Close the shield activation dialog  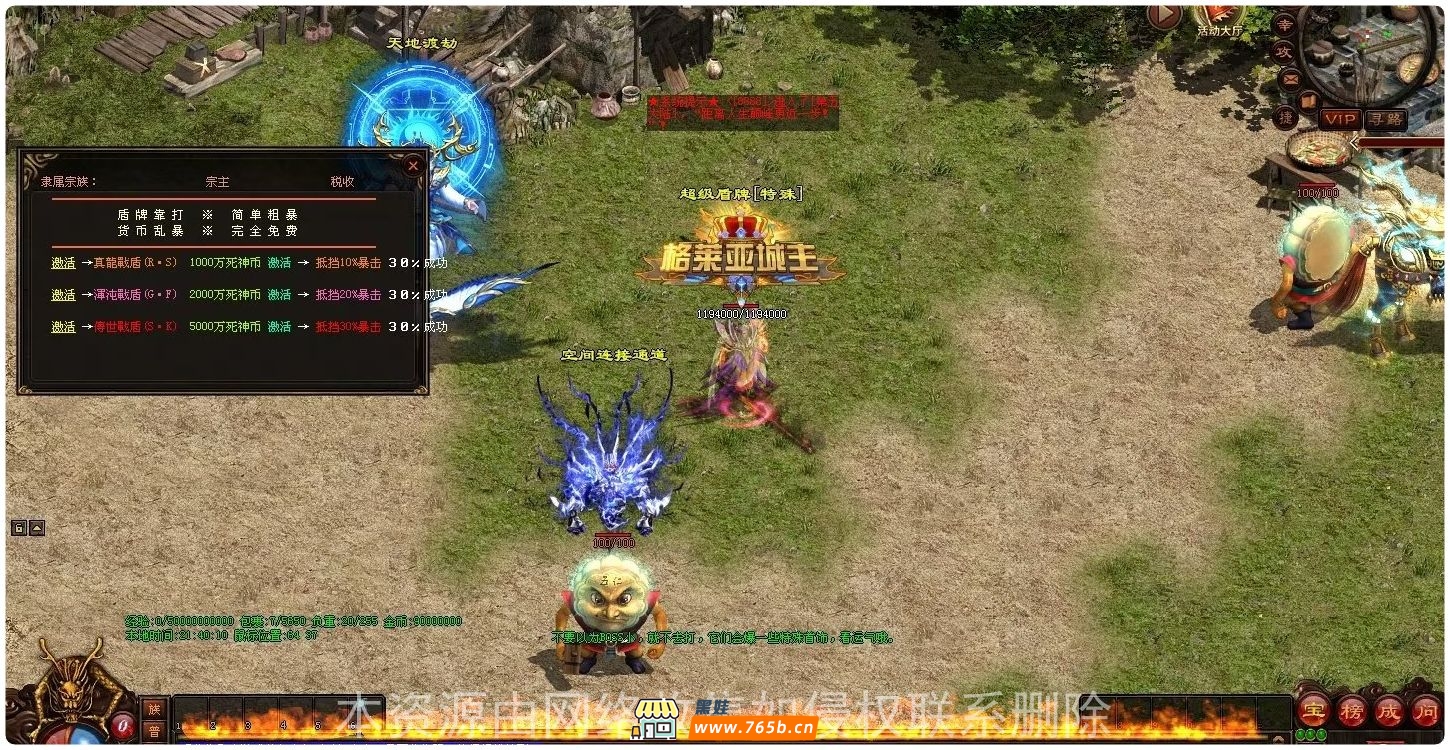(x=413, y=166)
